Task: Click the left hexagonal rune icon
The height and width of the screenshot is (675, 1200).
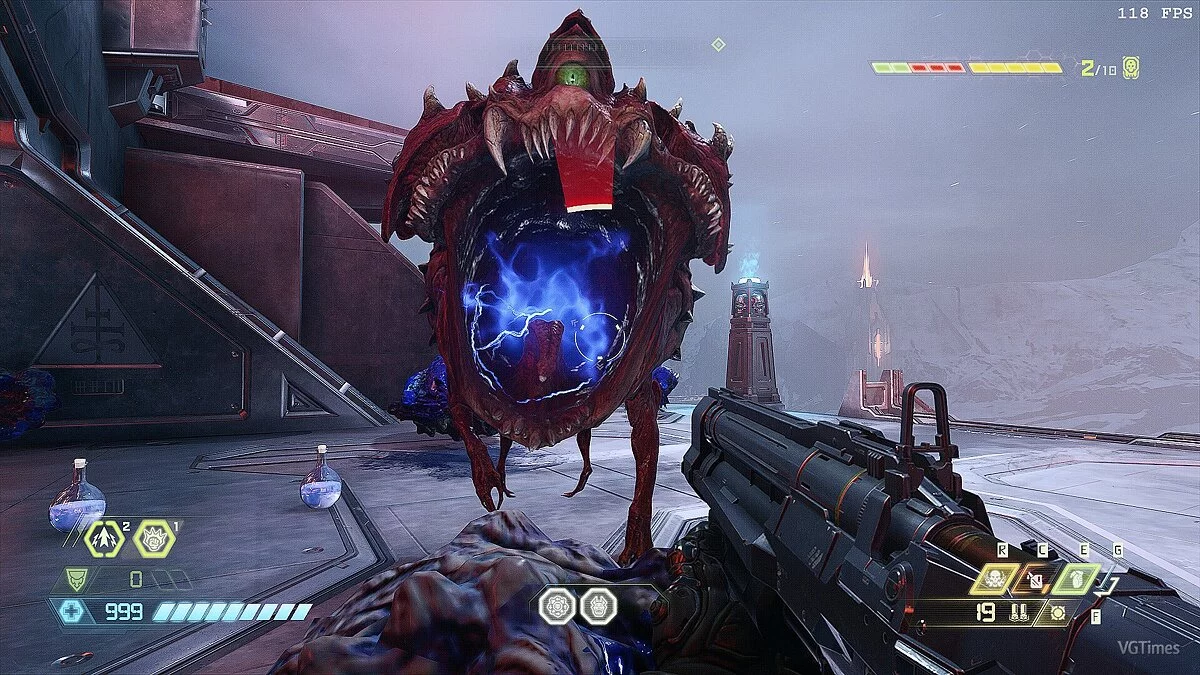Action: [558, 606]
